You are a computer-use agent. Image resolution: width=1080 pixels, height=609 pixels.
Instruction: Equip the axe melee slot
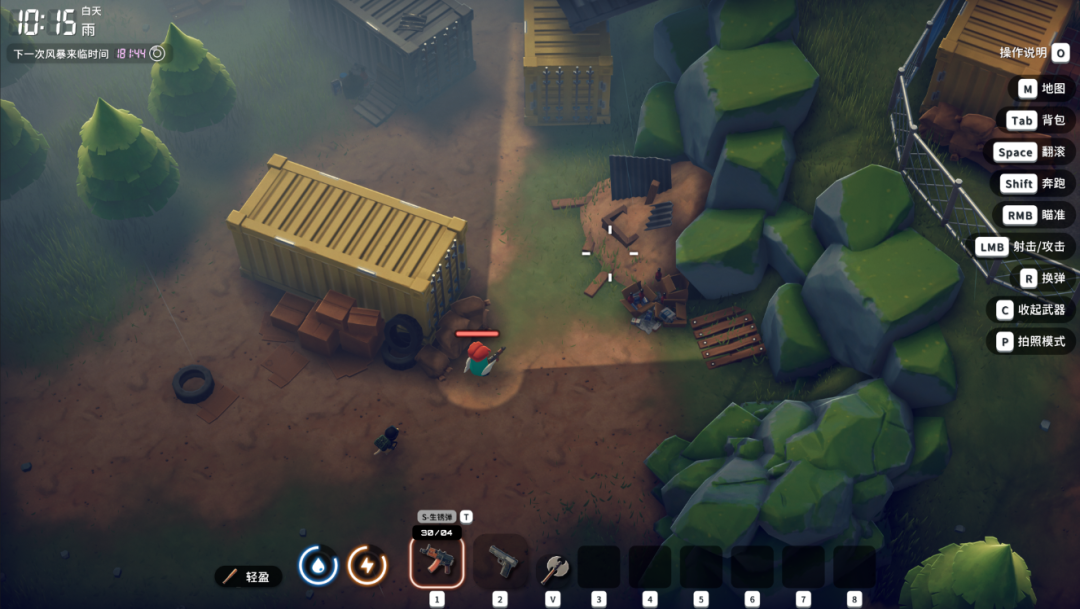553,568
